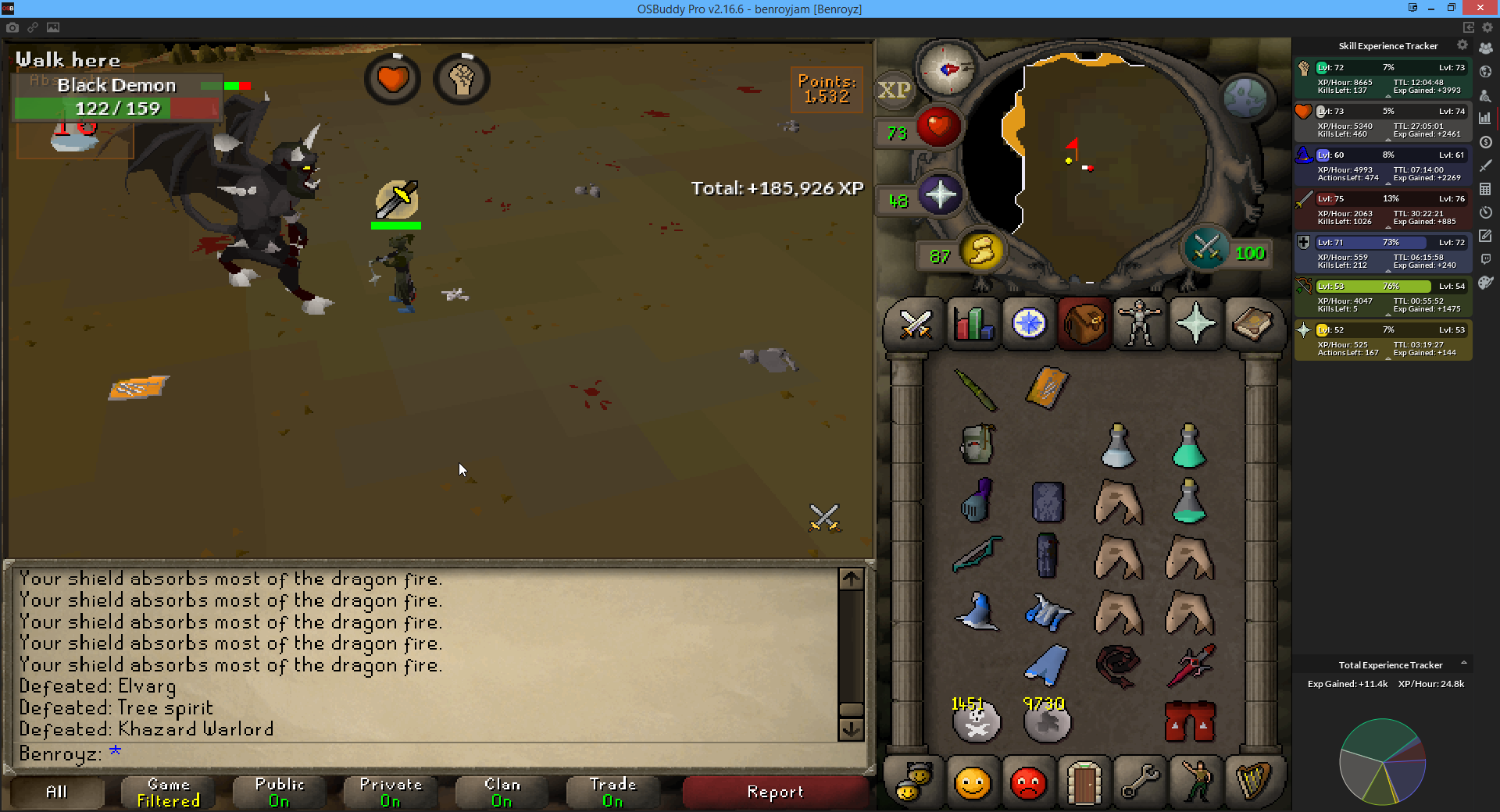Activate the quick-prayers orb
Screen dimensions: 1500x812
tap(940, 194)
